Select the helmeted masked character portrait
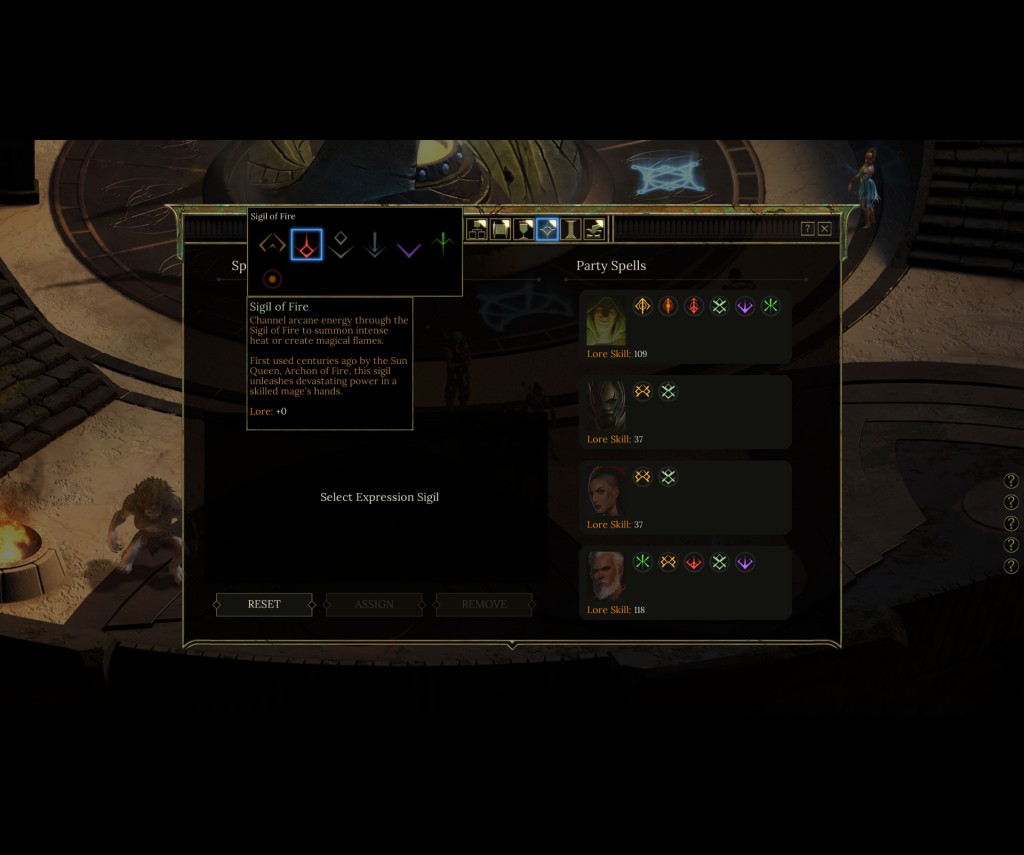The height and width of the screenshot is (855, 1024). pyautogui.click(x=606, y=406)
